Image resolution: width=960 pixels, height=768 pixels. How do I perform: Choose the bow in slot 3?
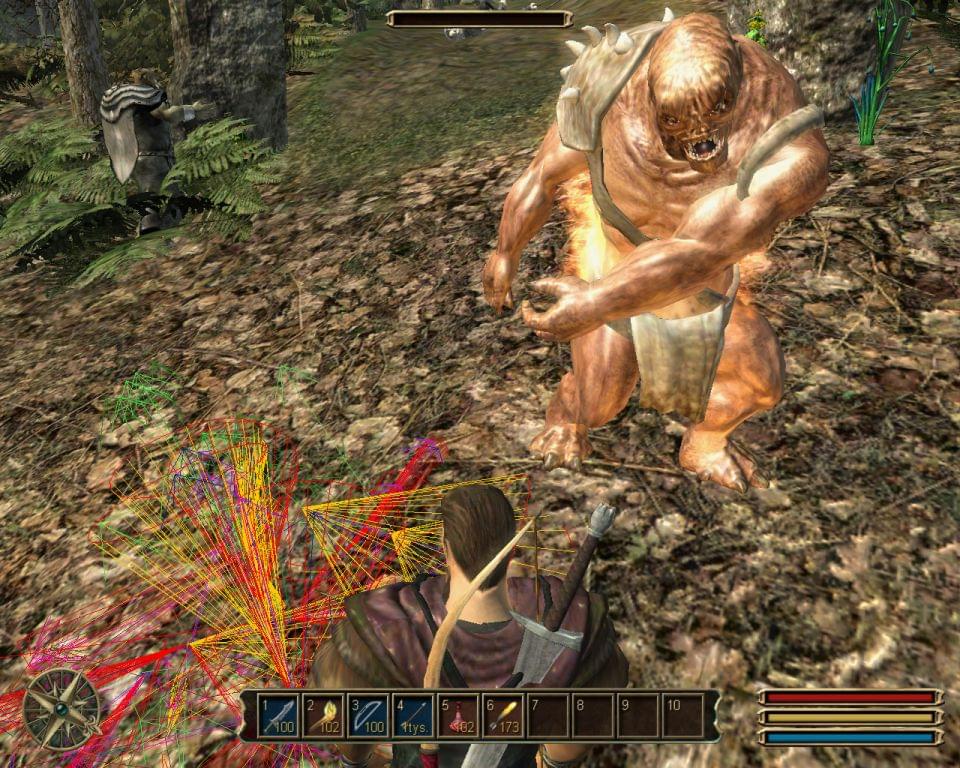click(x=368, y=716)
